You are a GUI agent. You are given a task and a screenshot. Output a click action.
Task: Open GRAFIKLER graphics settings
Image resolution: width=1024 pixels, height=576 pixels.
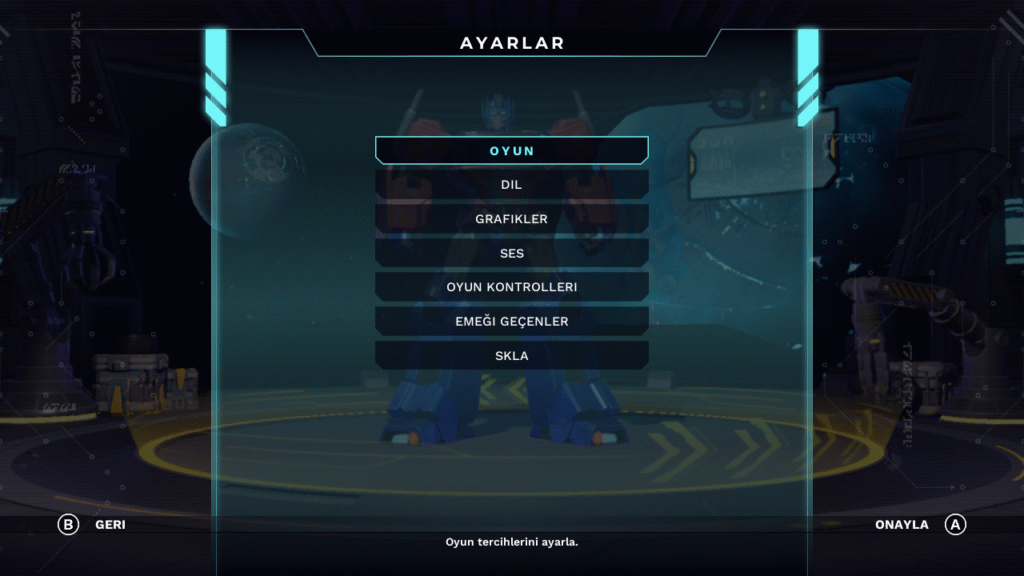pos(512,219)
